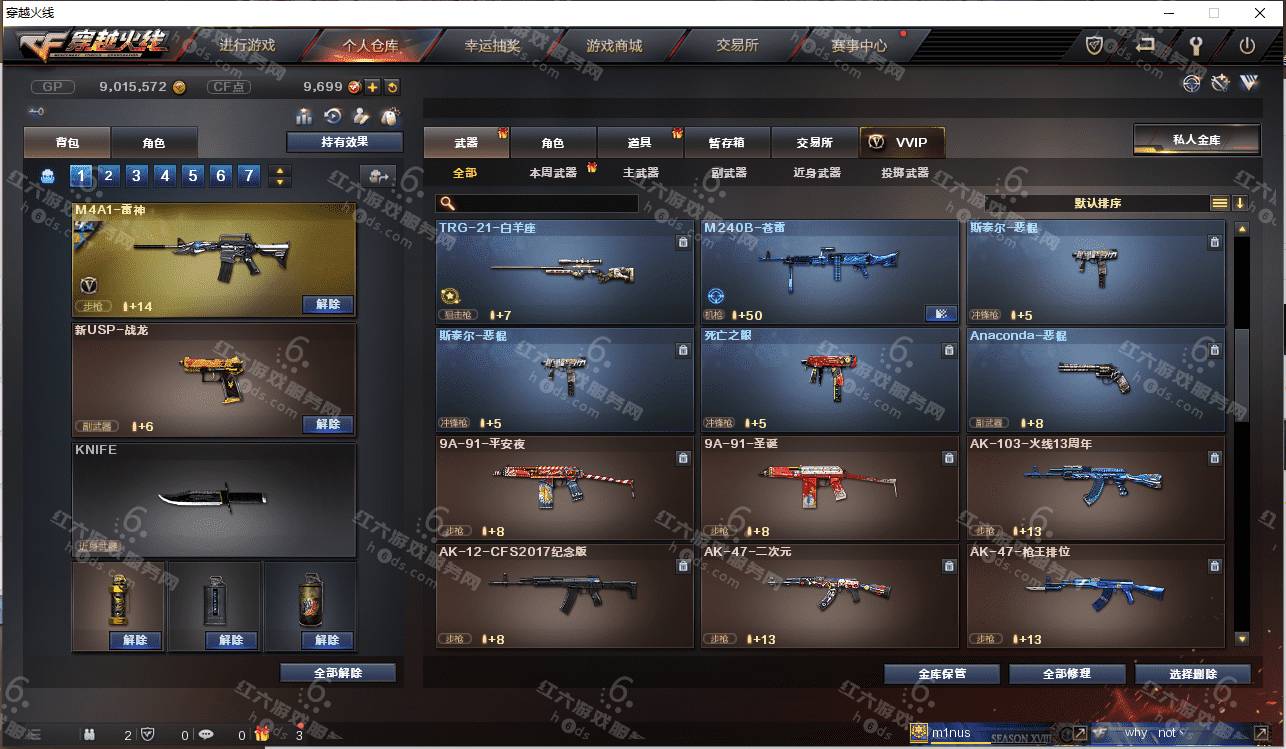Click the 全部解除 unequip all button
The image size is (1286, 749).
click(x=338, y=673)
